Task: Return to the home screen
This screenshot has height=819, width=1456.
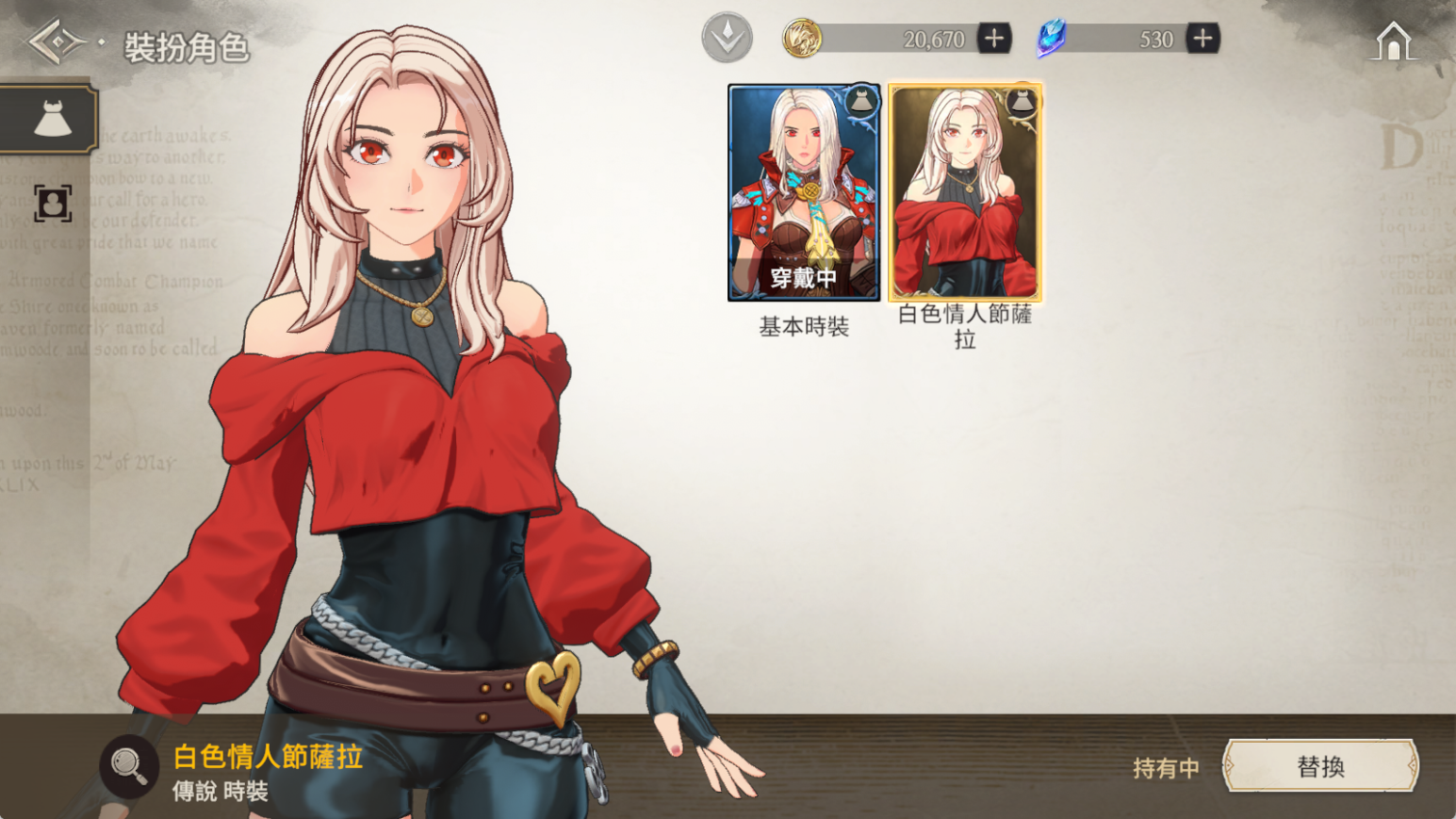Action: point(1393,41)
